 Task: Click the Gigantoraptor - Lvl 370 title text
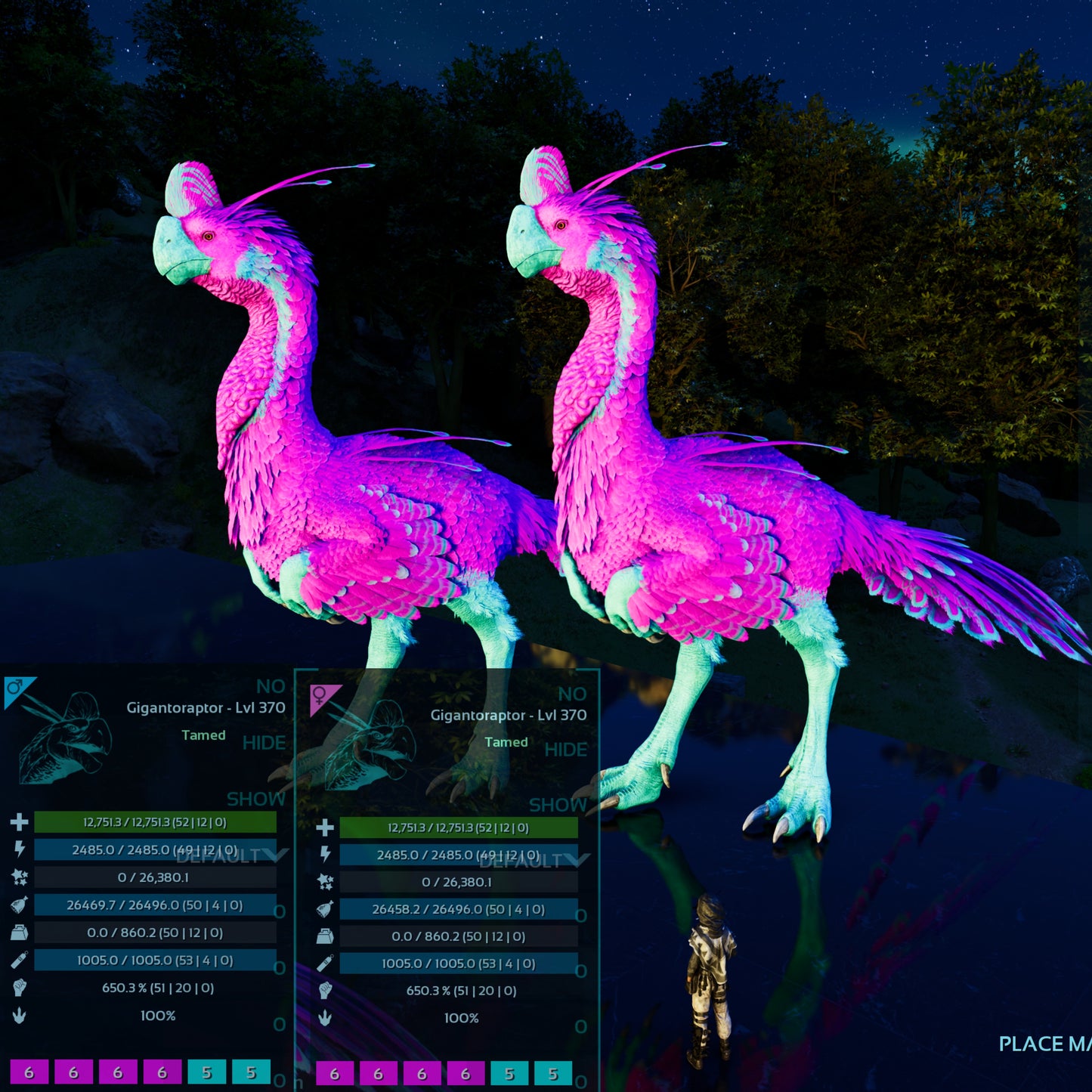tap(204, 709)
